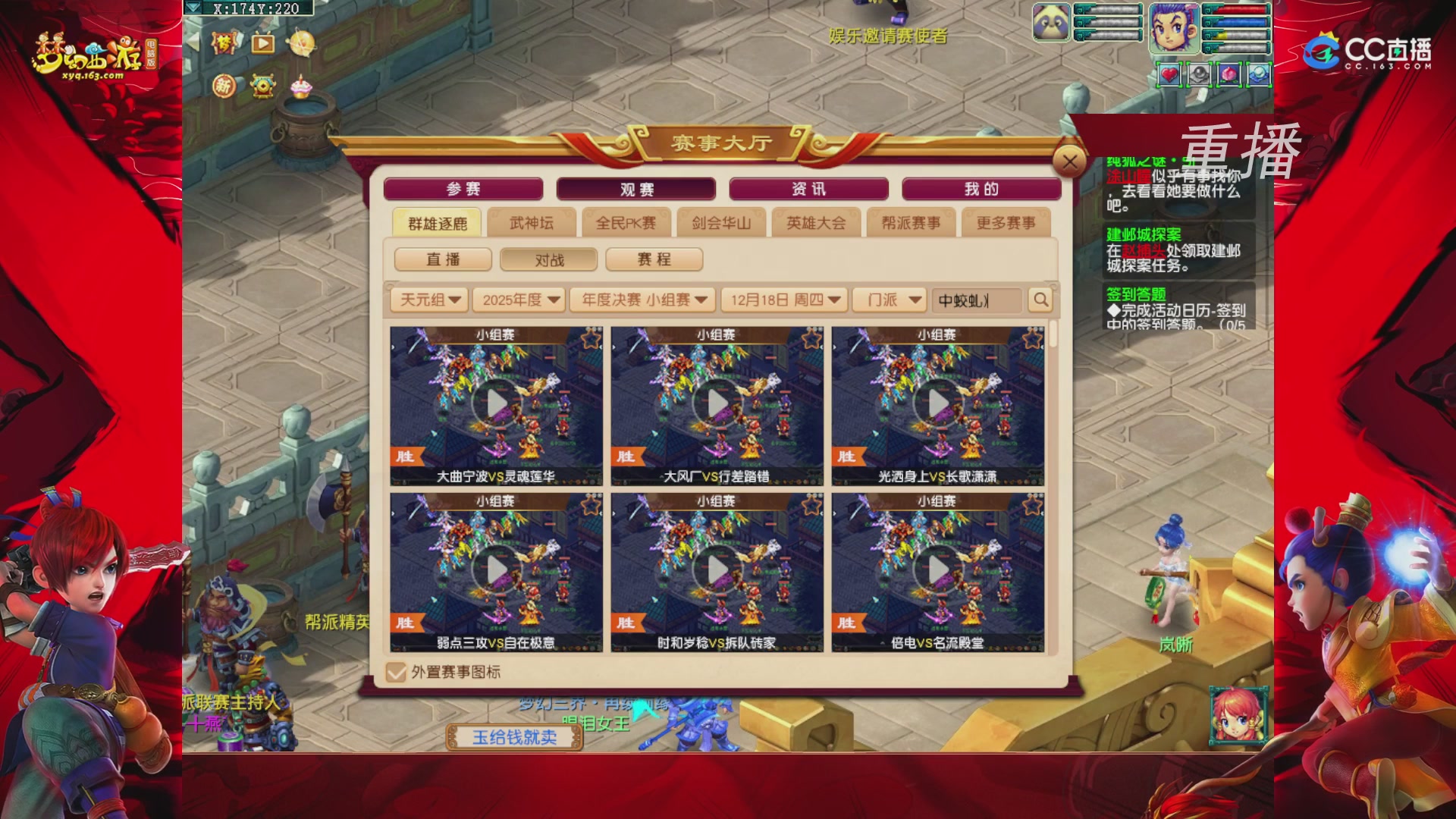Expand the 2025年度 year dropdown
The height and width of the screenshot is (819, 1456).
(519, 300)
